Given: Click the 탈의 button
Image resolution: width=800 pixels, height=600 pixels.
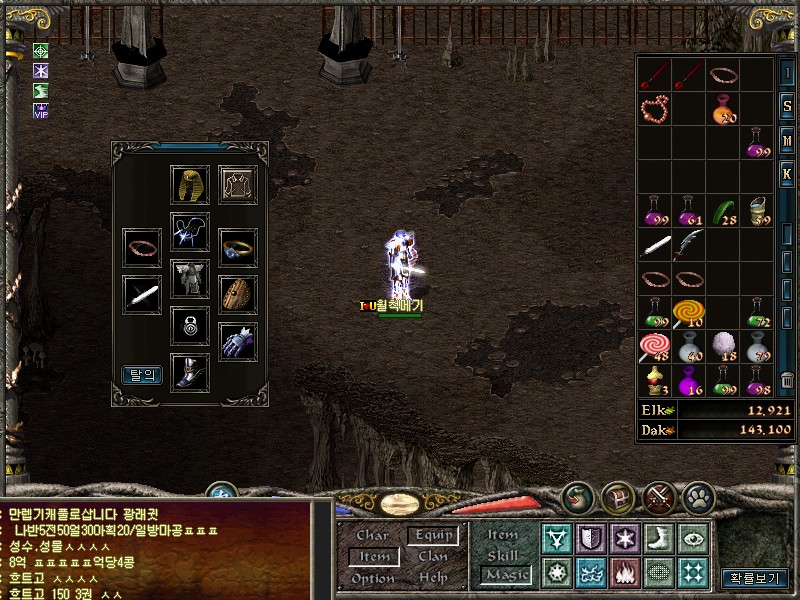Looking at the screenshot, I should tap(142, 375).
